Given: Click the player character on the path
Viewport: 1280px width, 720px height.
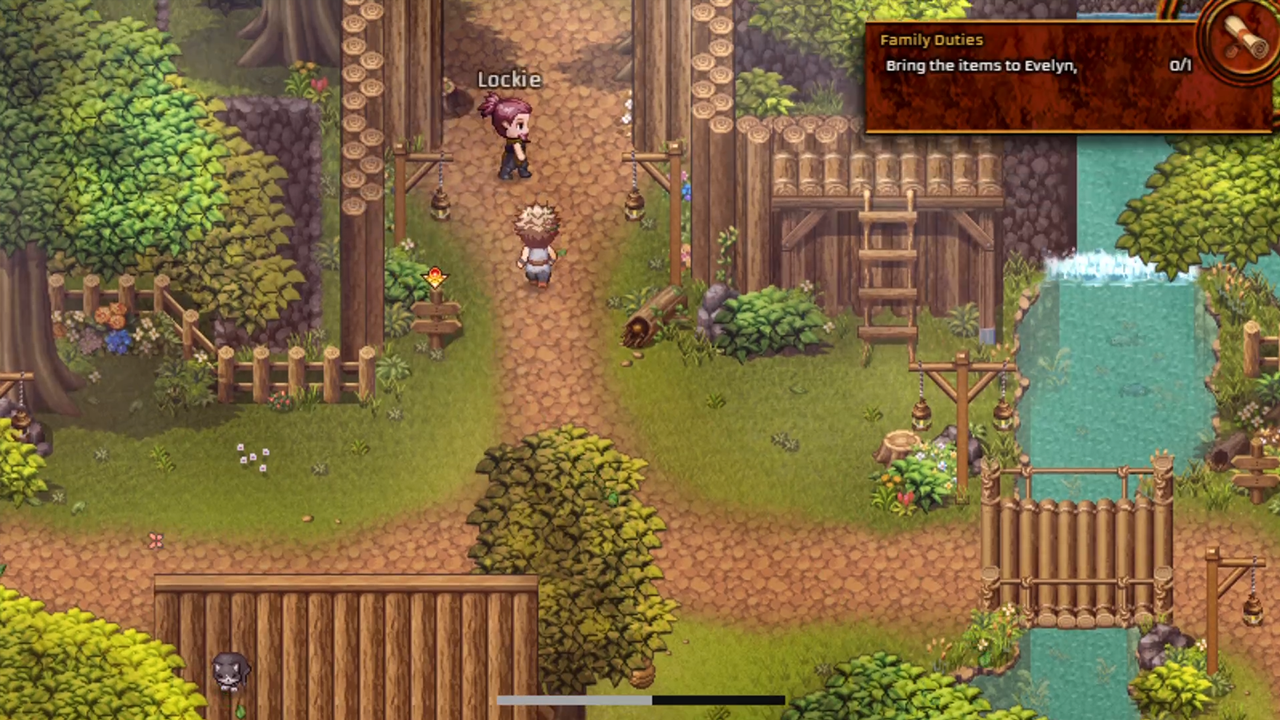Looking at the screenshot, I should (x=535, y=245).
